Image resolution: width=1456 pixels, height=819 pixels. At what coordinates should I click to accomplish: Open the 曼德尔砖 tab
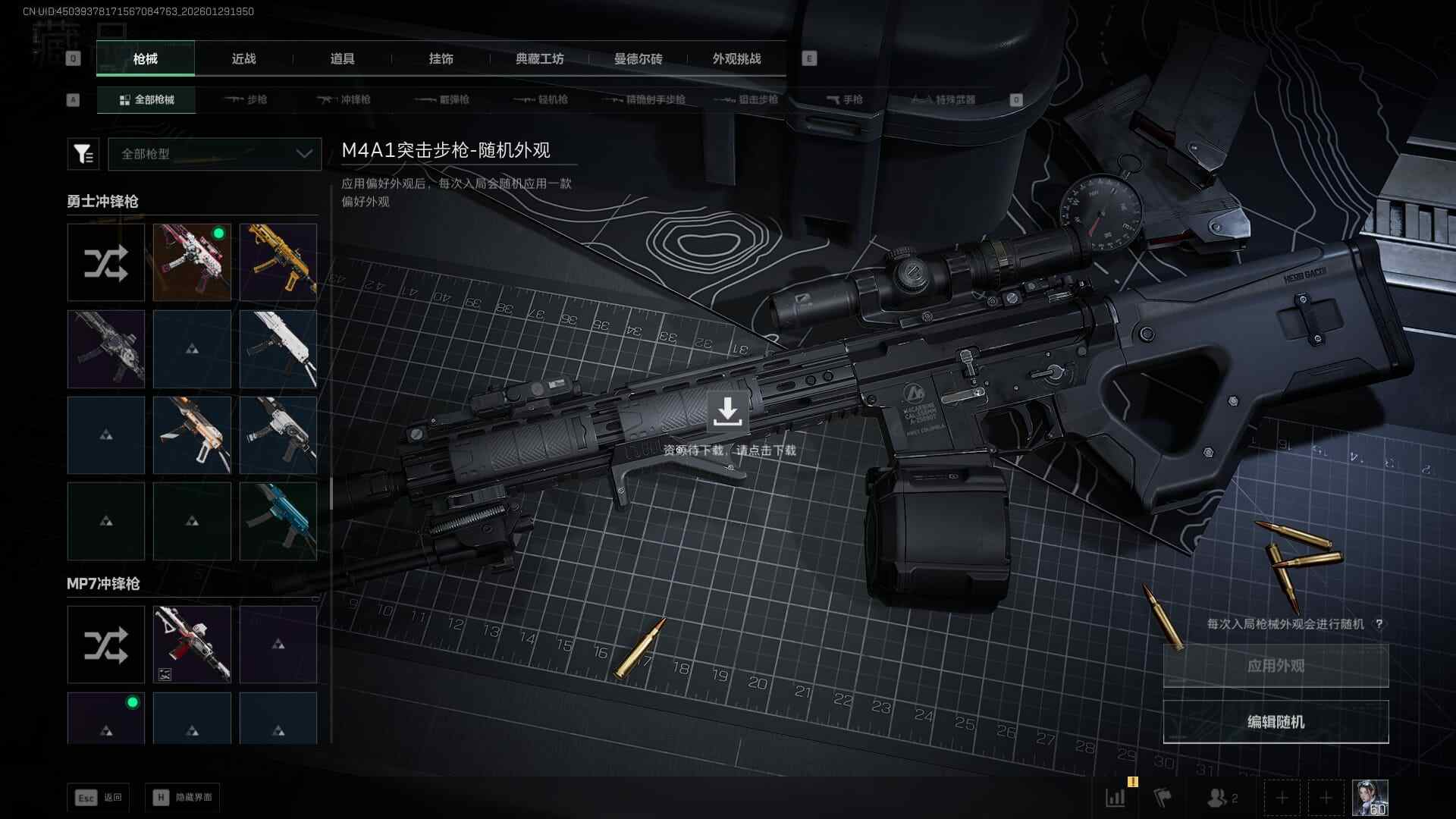[x=638, y=58]
